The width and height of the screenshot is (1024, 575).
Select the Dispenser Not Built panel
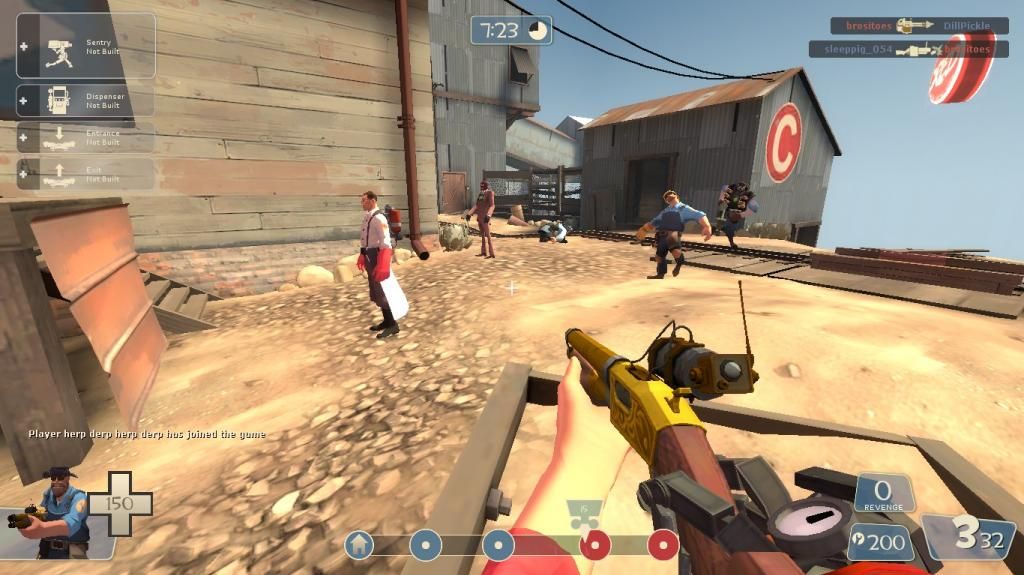pyautogui.click(x=86, y=101)
